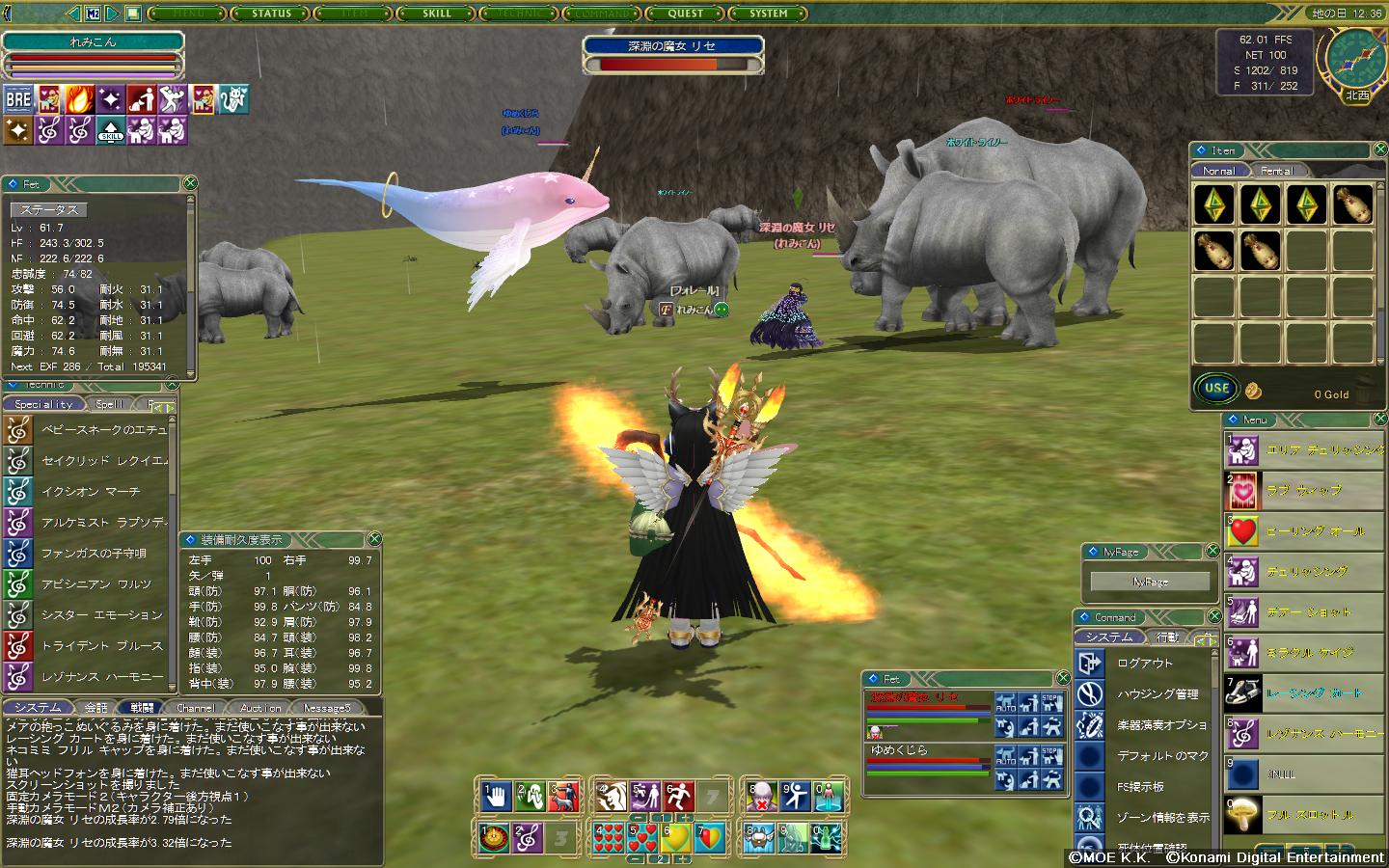This screenshot has height=868, width=1389.
Task: Open the SKILL menu in the top bar
Action: [x=437, y=14]
